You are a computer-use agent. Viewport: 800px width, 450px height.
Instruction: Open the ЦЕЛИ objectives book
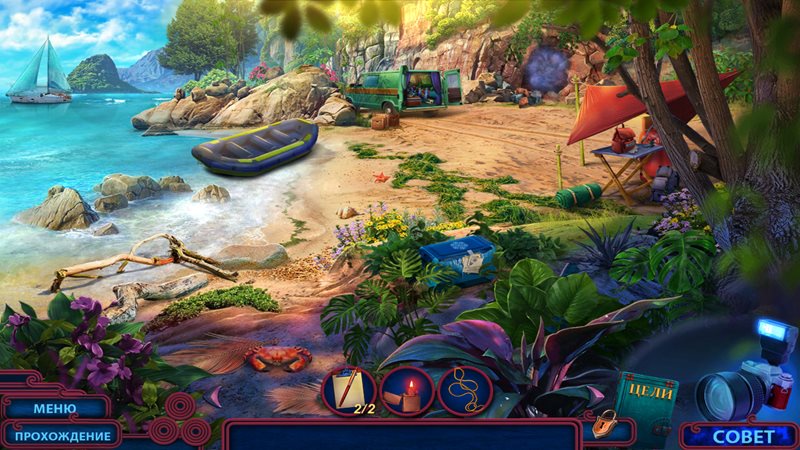pos(645,399)
